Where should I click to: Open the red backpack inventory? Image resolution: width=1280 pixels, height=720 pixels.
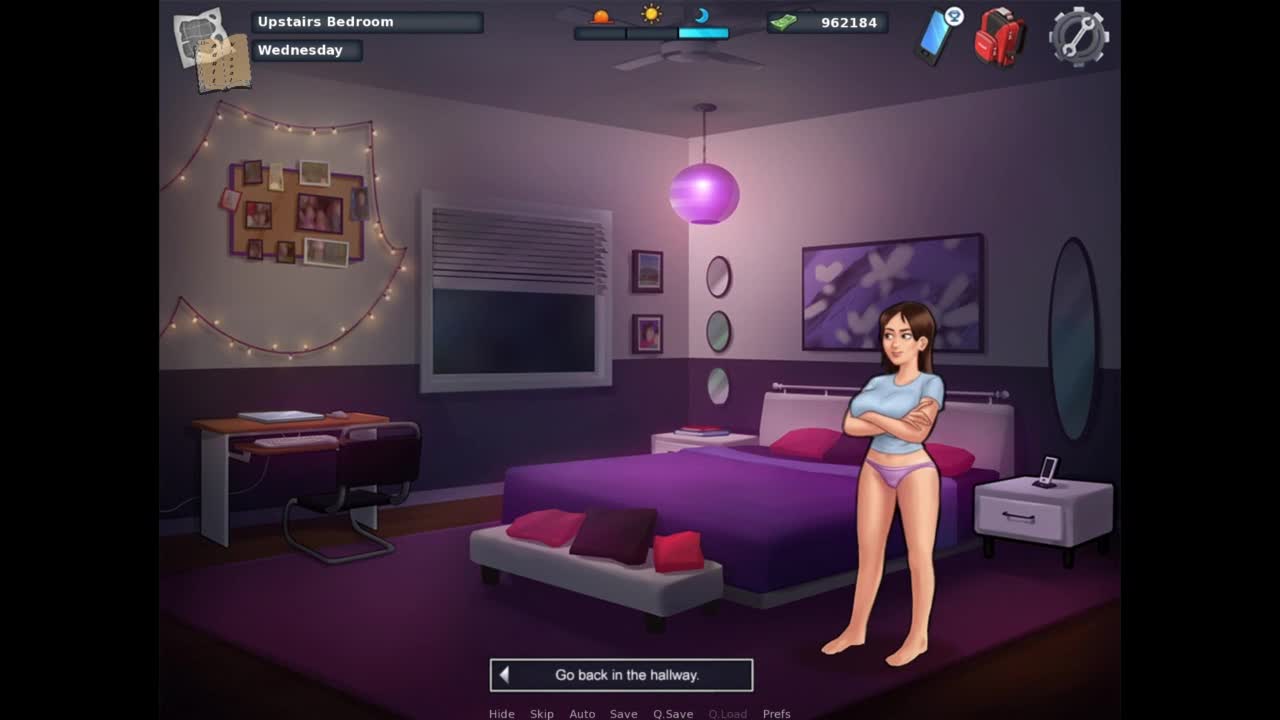coord(999,38)
